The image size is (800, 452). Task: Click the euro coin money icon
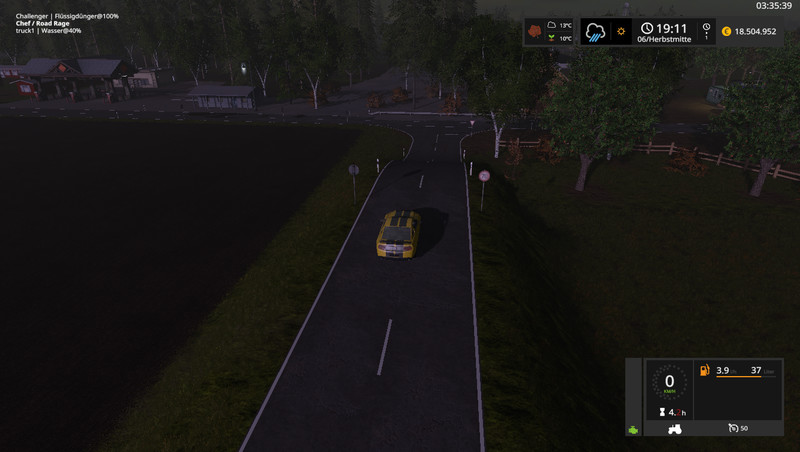point(726,31)
